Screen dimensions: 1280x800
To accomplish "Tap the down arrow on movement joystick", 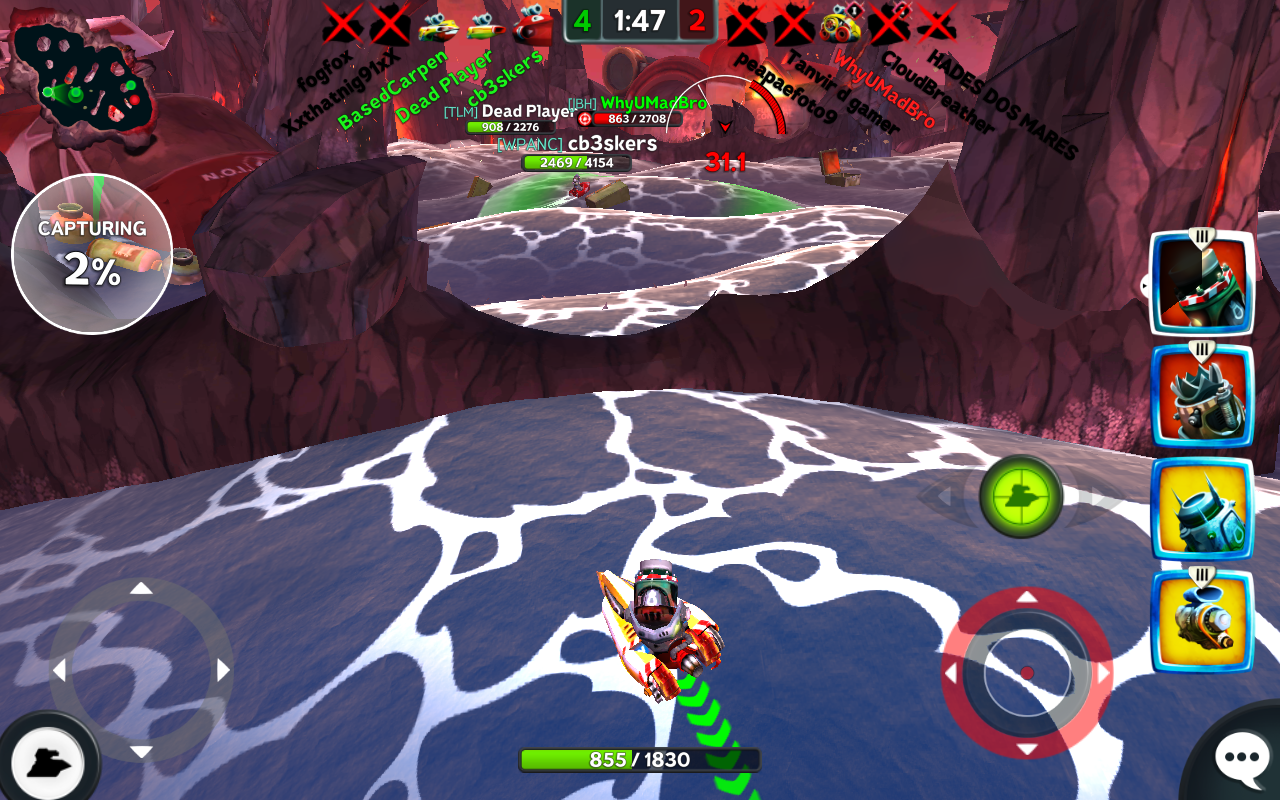I will (141, 752).
